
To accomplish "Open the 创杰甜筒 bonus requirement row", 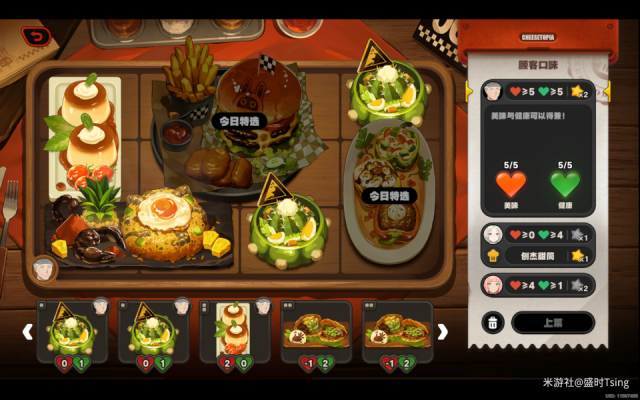I will click(535, 256).
